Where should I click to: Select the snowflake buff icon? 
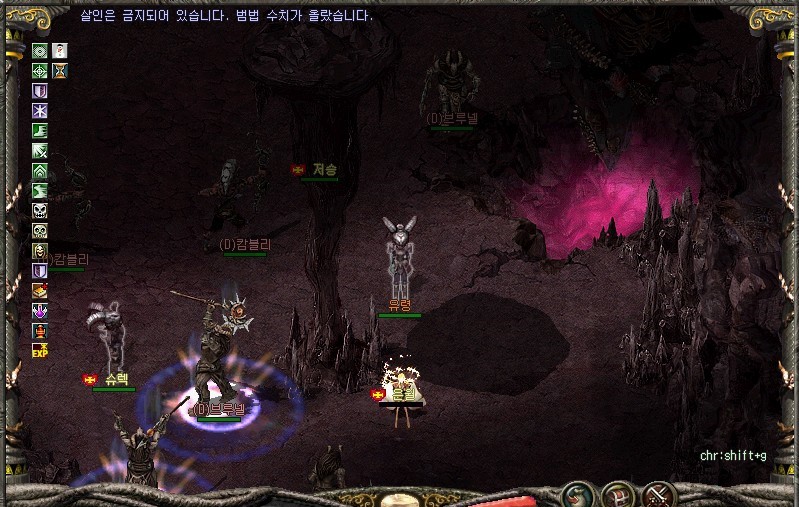click(40, 110)
